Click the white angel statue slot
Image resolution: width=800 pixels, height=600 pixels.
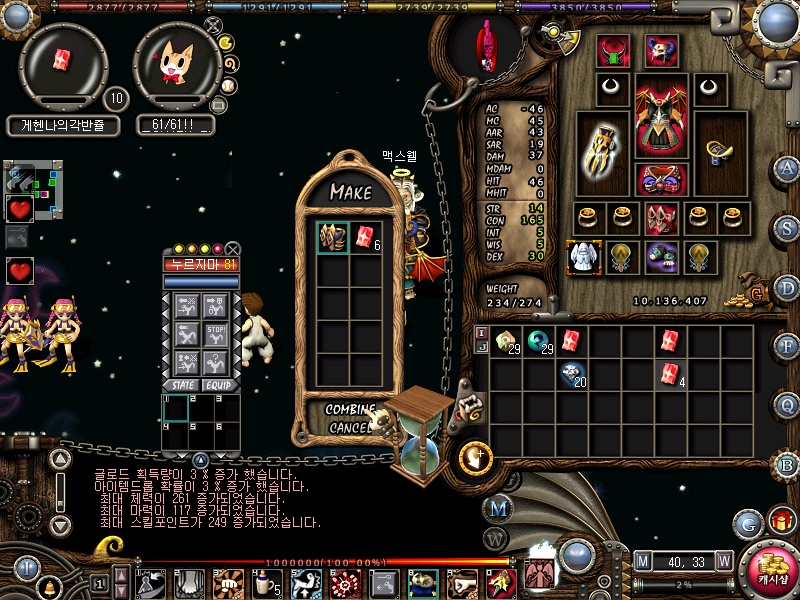coord(583,257)
